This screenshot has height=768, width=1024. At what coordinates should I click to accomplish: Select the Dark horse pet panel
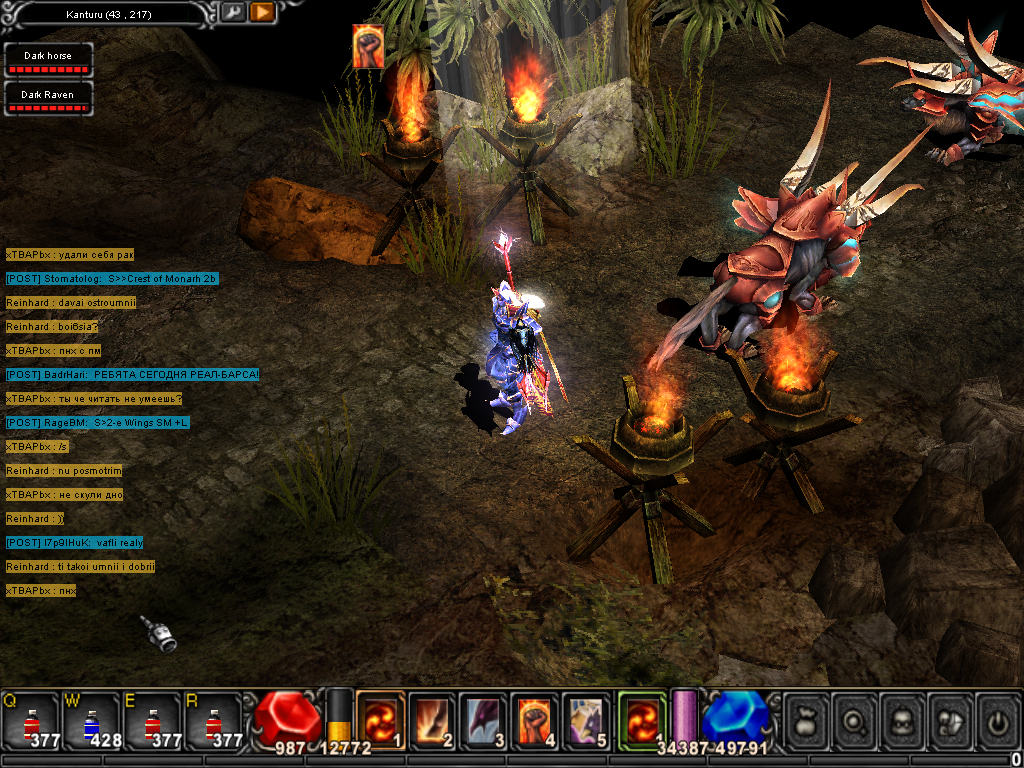[48, 59]
